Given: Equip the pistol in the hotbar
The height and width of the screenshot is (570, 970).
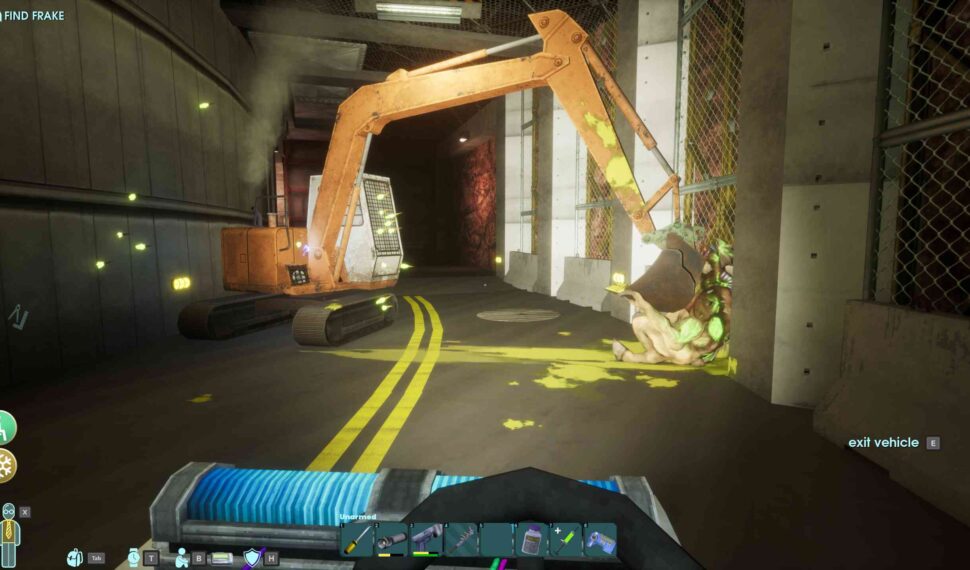Looking at the screenshot, I should click(x=426, y=540).
